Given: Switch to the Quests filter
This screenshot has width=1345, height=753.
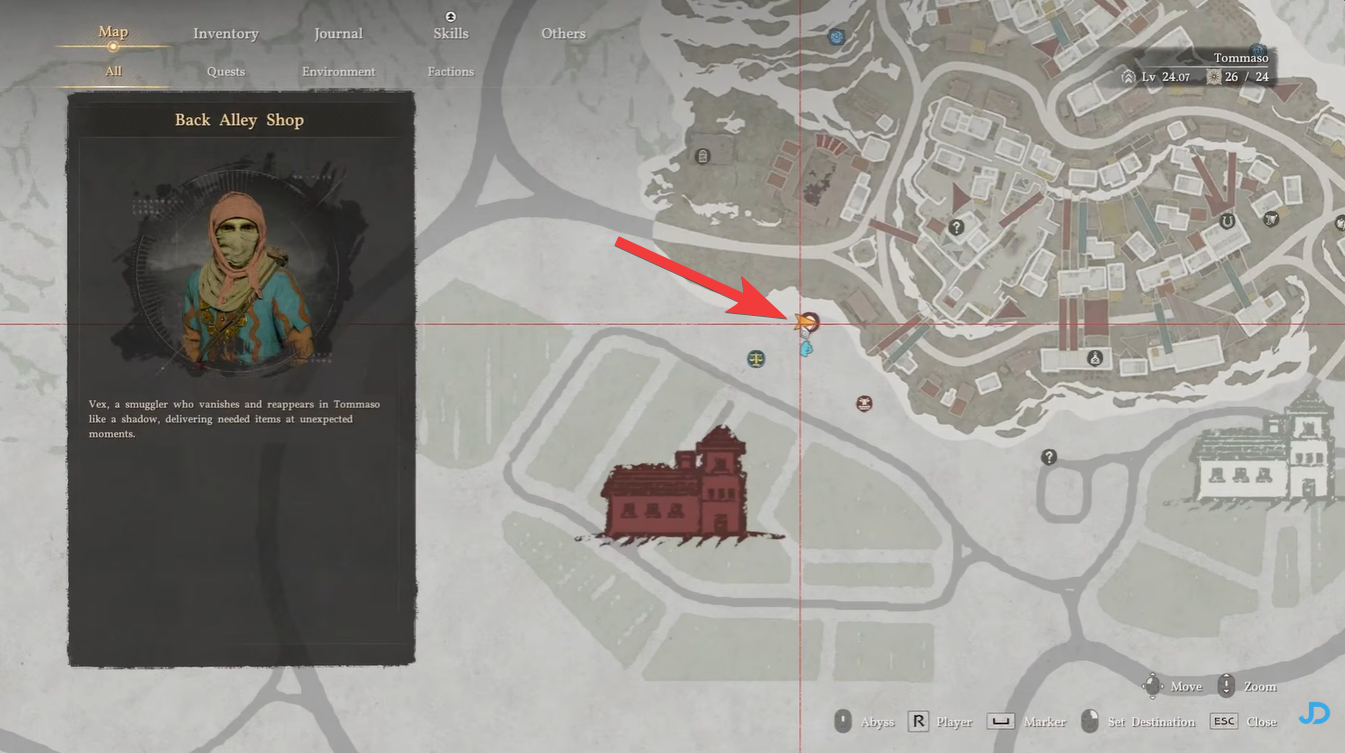Looking at the screenshot, I should [x=225, y=71].
